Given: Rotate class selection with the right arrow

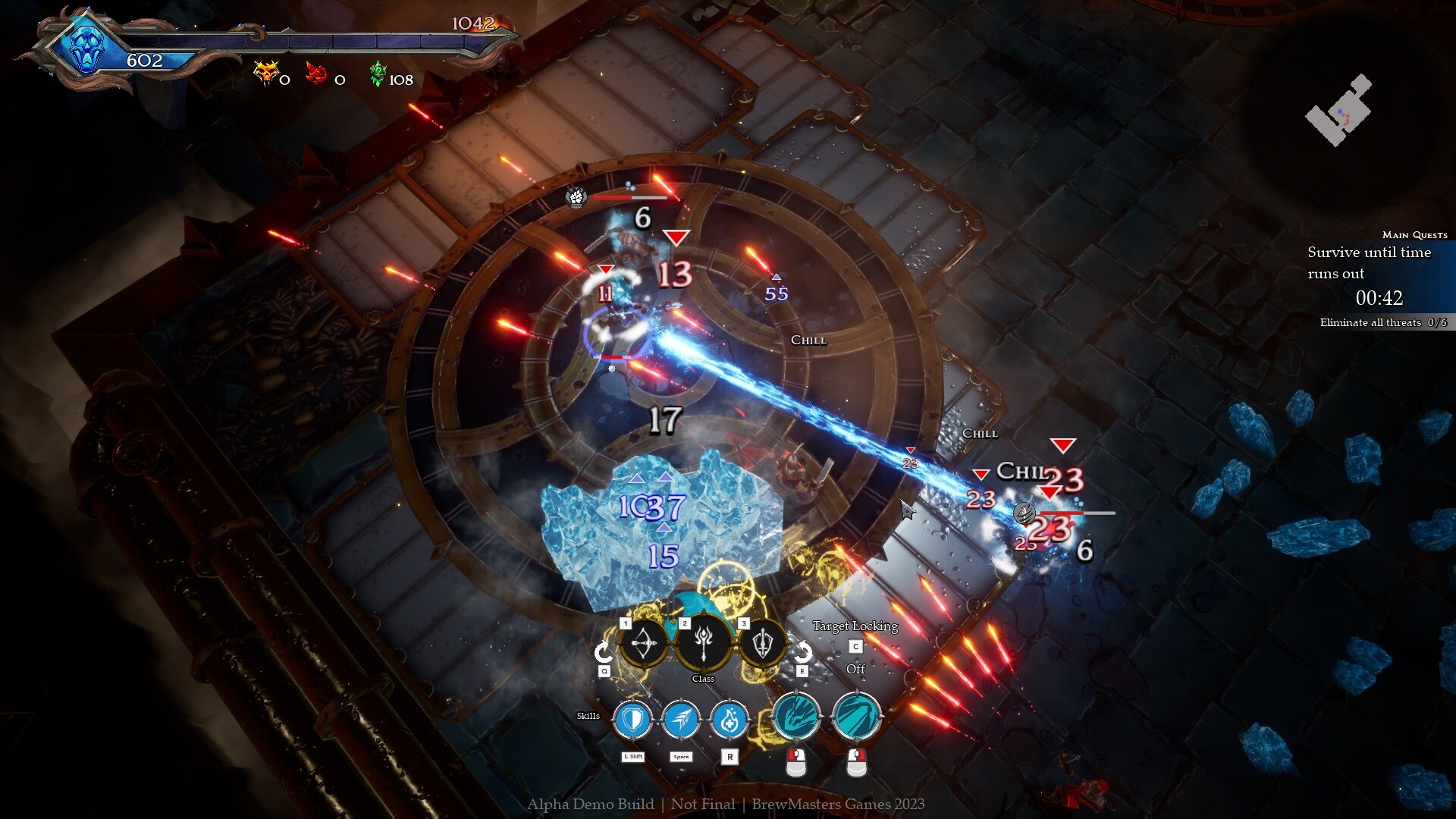Looking at the screenshot, I should [x=802, y=652].
